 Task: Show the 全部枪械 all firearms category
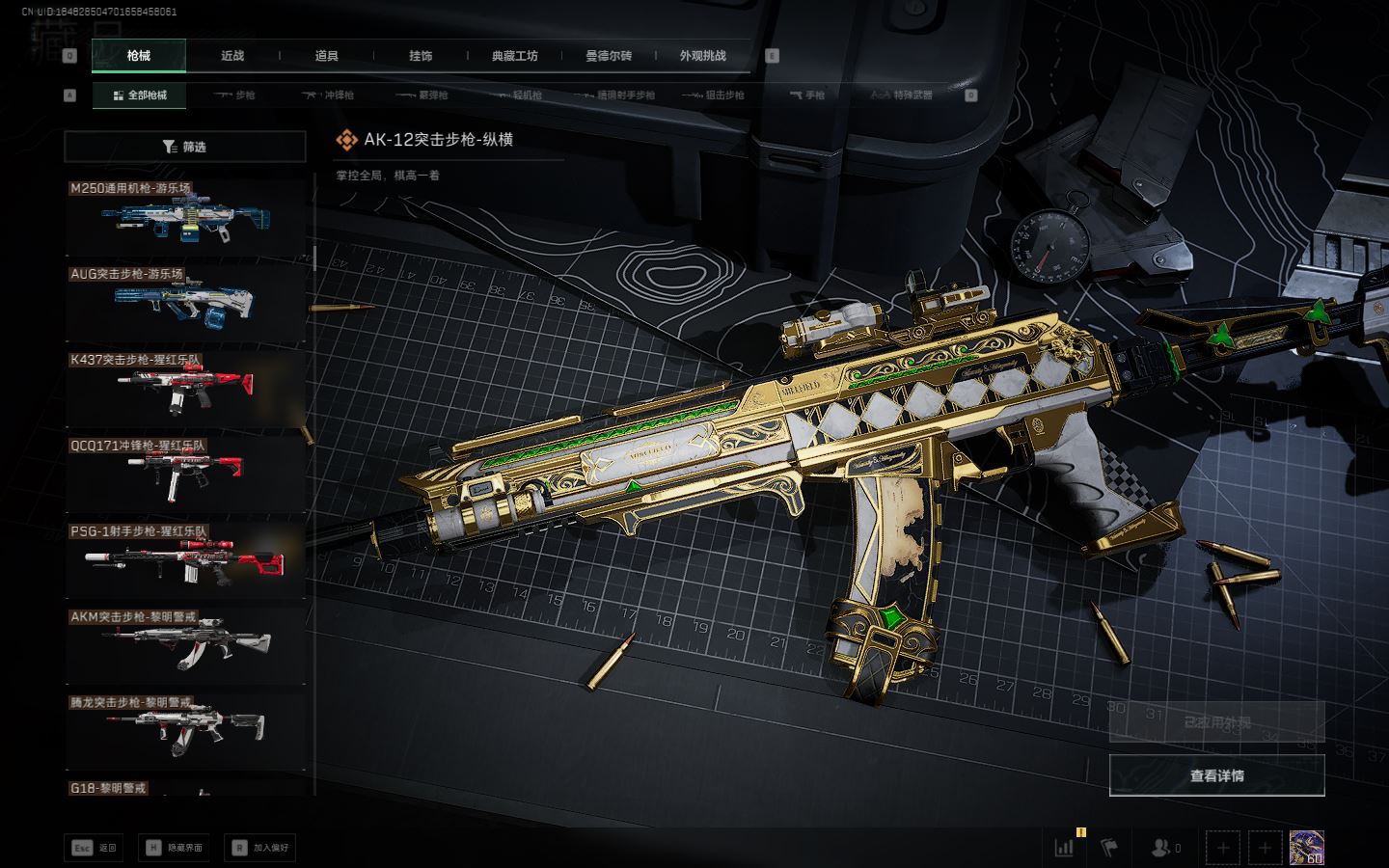coord(140,95)
